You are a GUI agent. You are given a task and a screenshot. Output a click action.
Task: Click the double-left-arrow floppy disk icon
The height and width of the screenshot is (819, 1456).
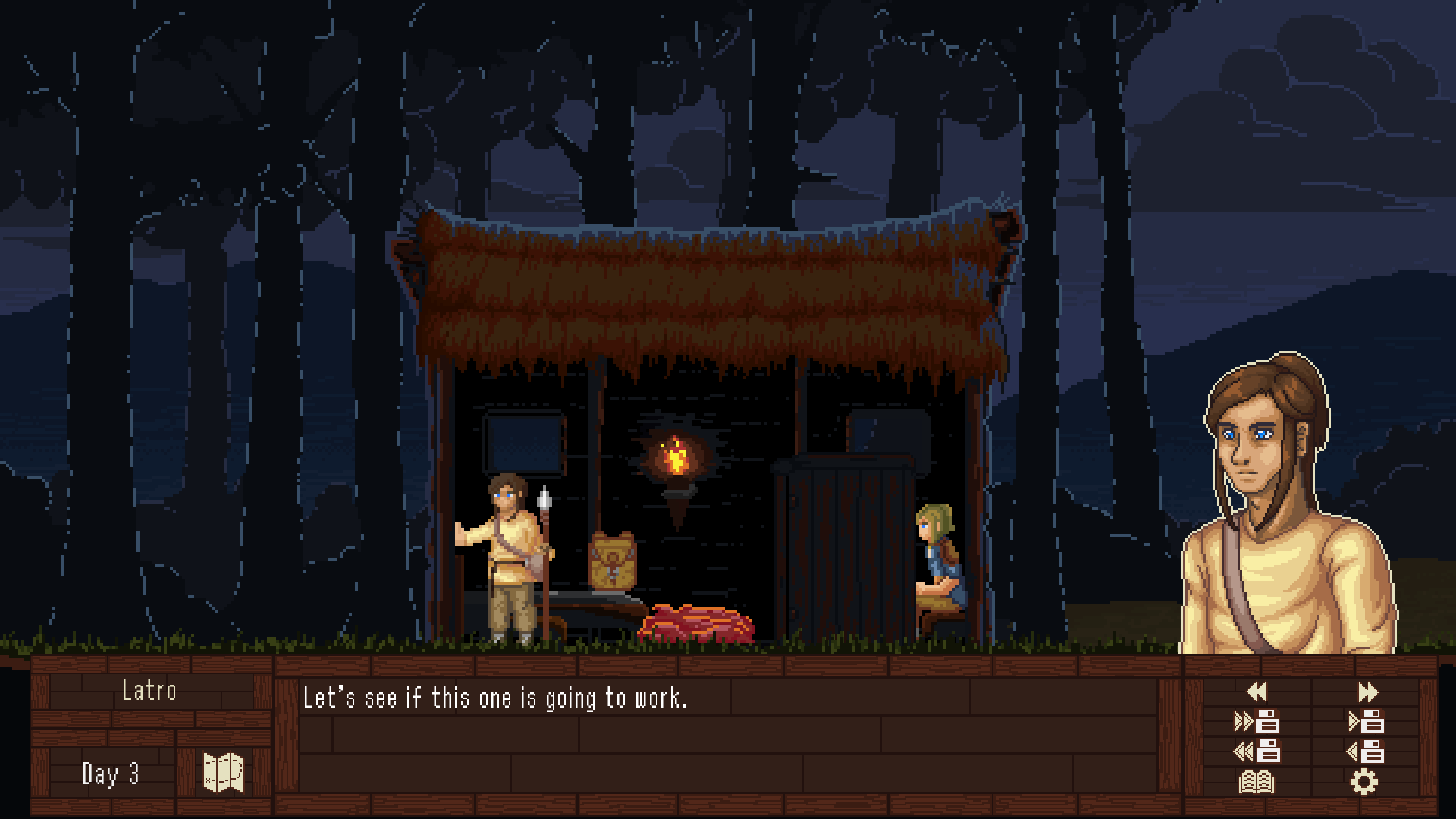tap(1257, 751)
